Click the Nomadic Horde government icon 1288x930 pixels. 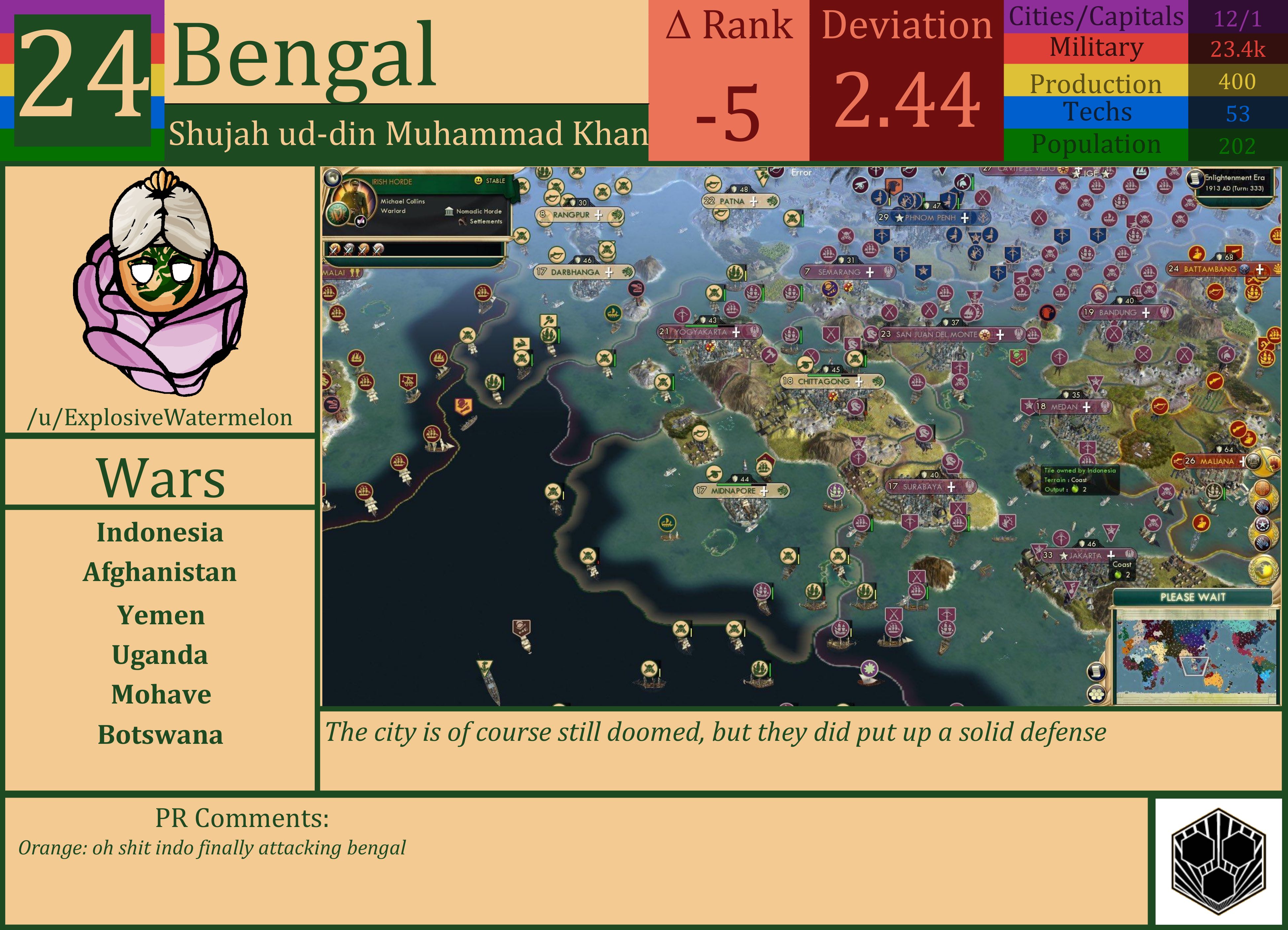tap(449, 212)
